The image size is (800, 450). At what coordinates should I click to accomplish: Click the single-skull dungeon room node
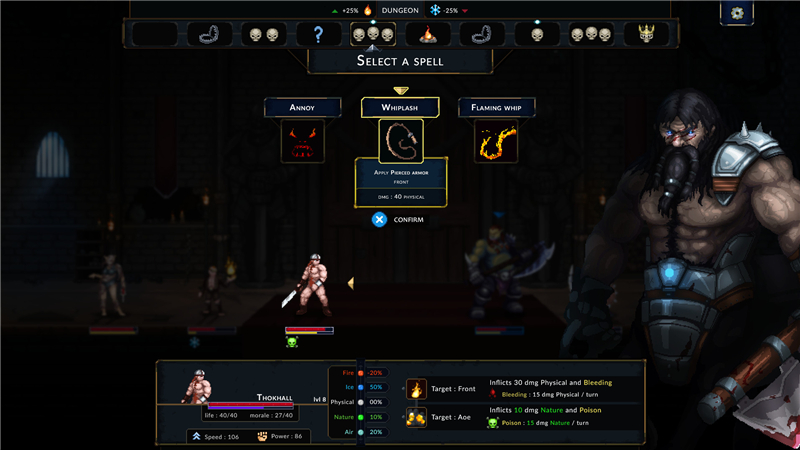[x=537, y=35]
